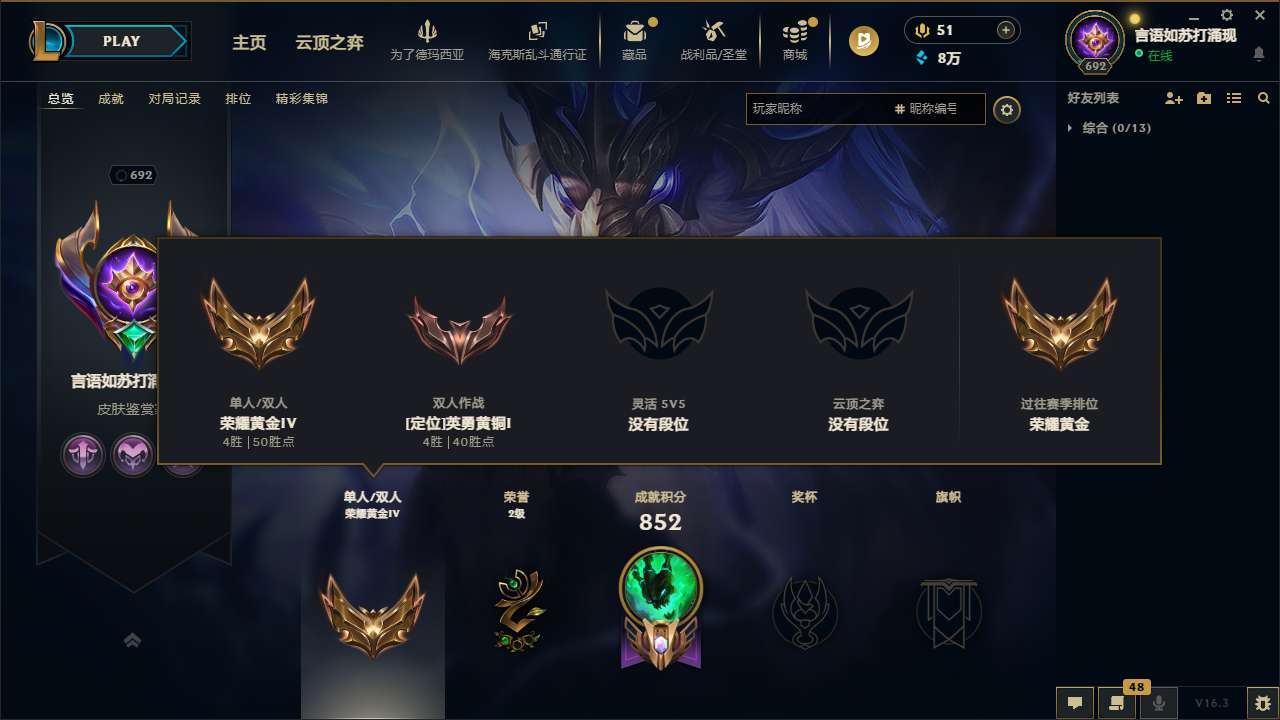The width and height of the screenshot is (1280, 720).
Task: Open the 藏品 (Collection) page
Action: pos(636,40)
